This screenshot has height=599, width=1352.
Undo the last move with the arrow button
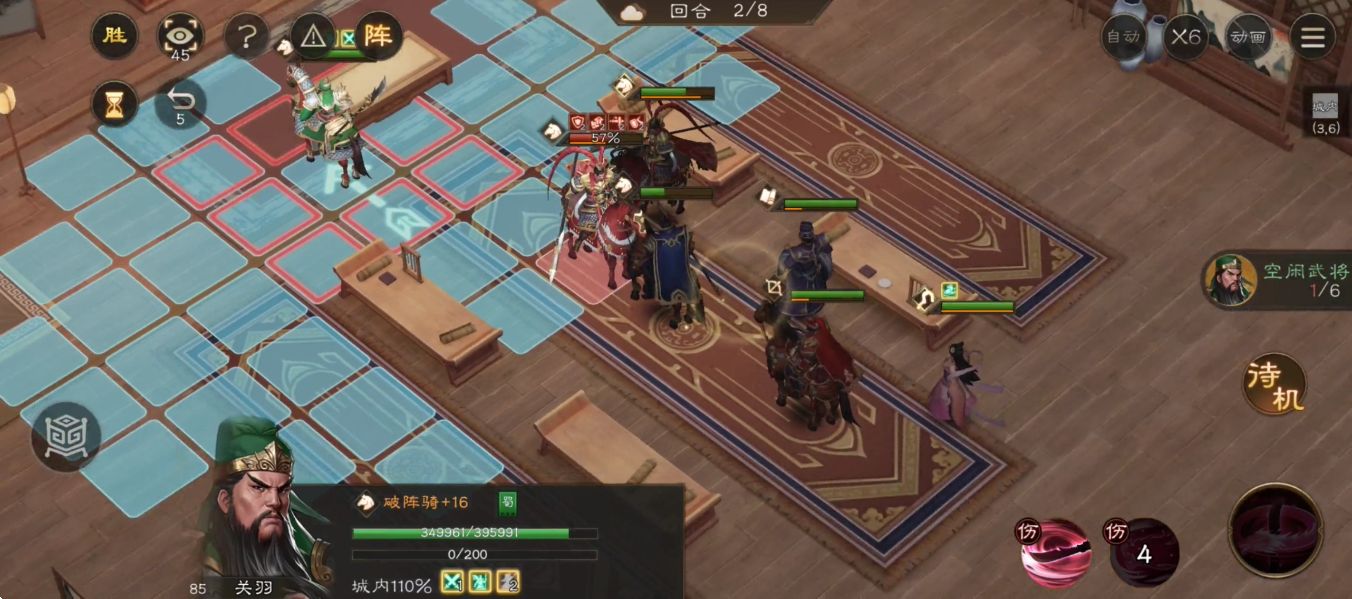pyautogui.click(x=181, y=101)
